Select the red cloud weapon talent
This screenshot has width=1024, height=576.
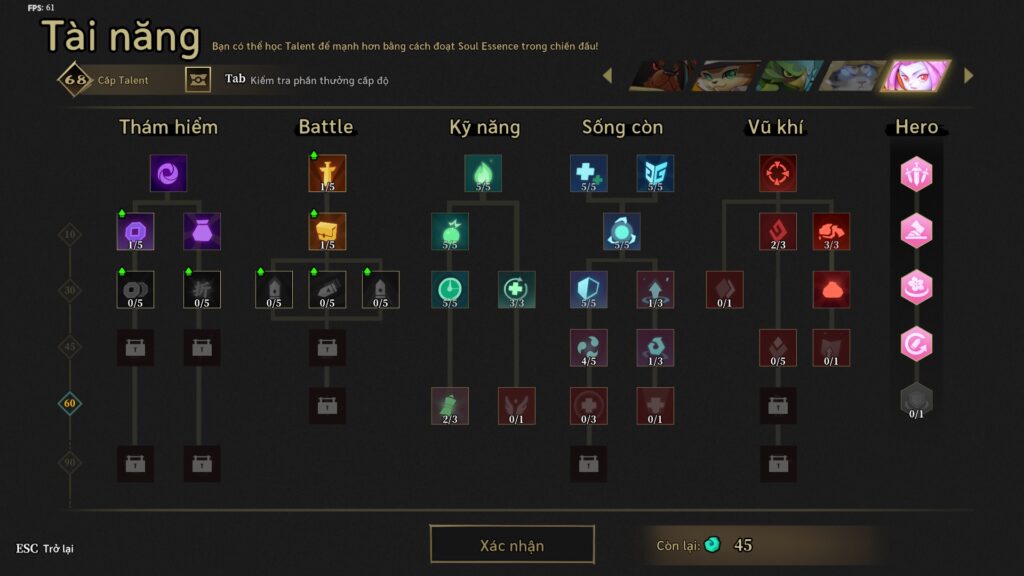click(831, 289)
